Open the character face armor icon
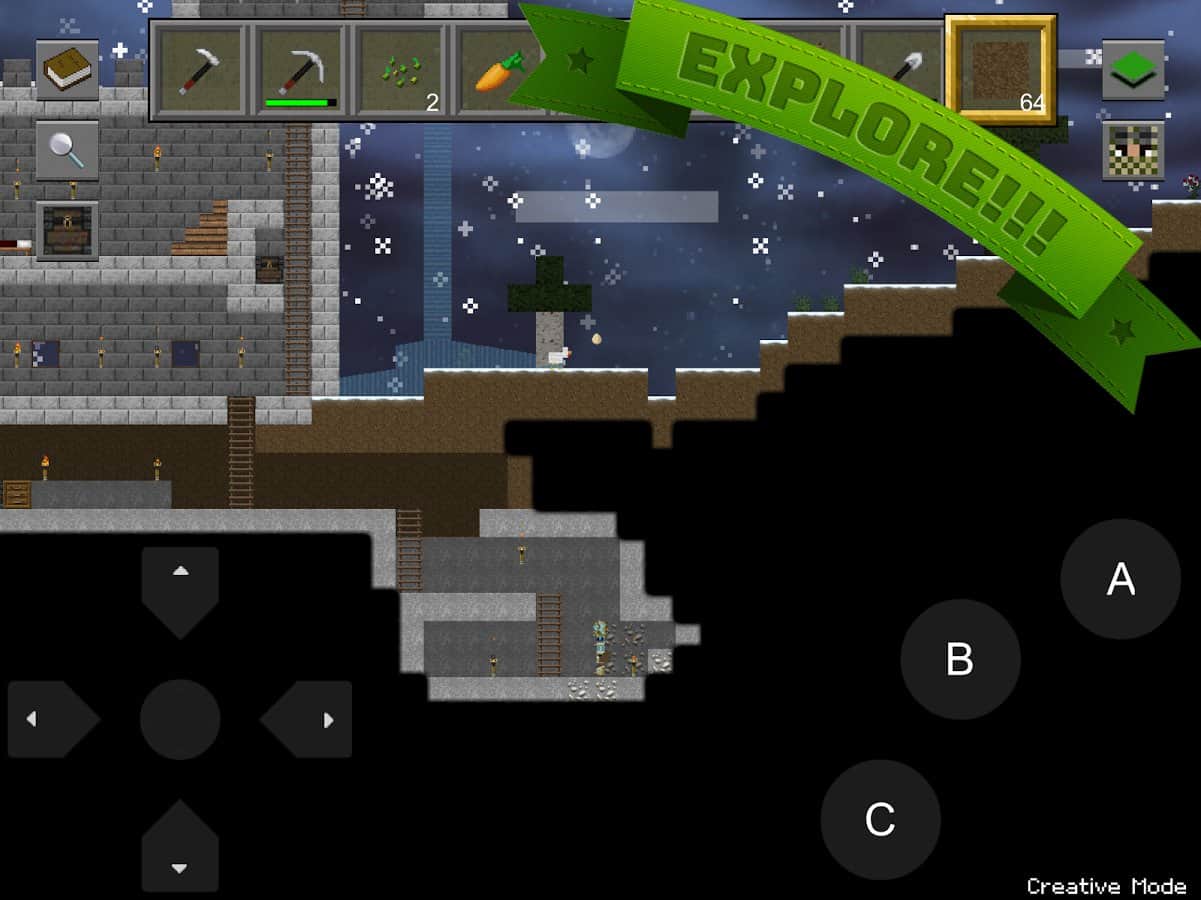Image resolution: width=1201 pixels, height=900 pixels. point(1133,150)
